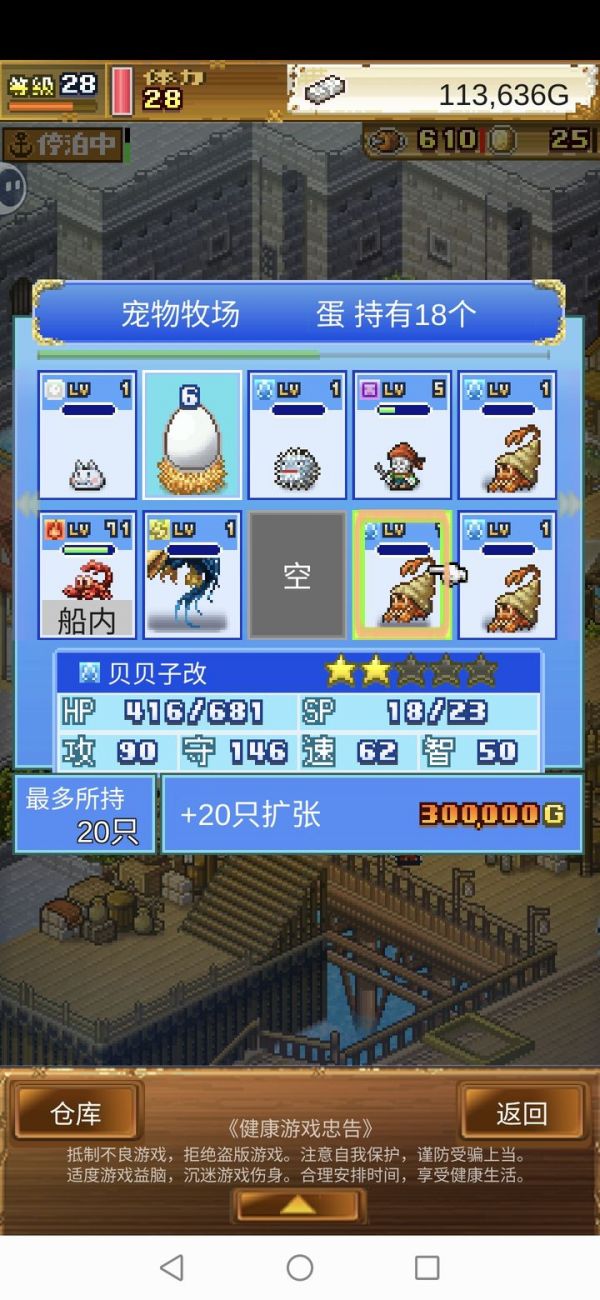600x1300 pixels.
Task: Open Android recent apps square button
Action: (x=427, y=1268)
